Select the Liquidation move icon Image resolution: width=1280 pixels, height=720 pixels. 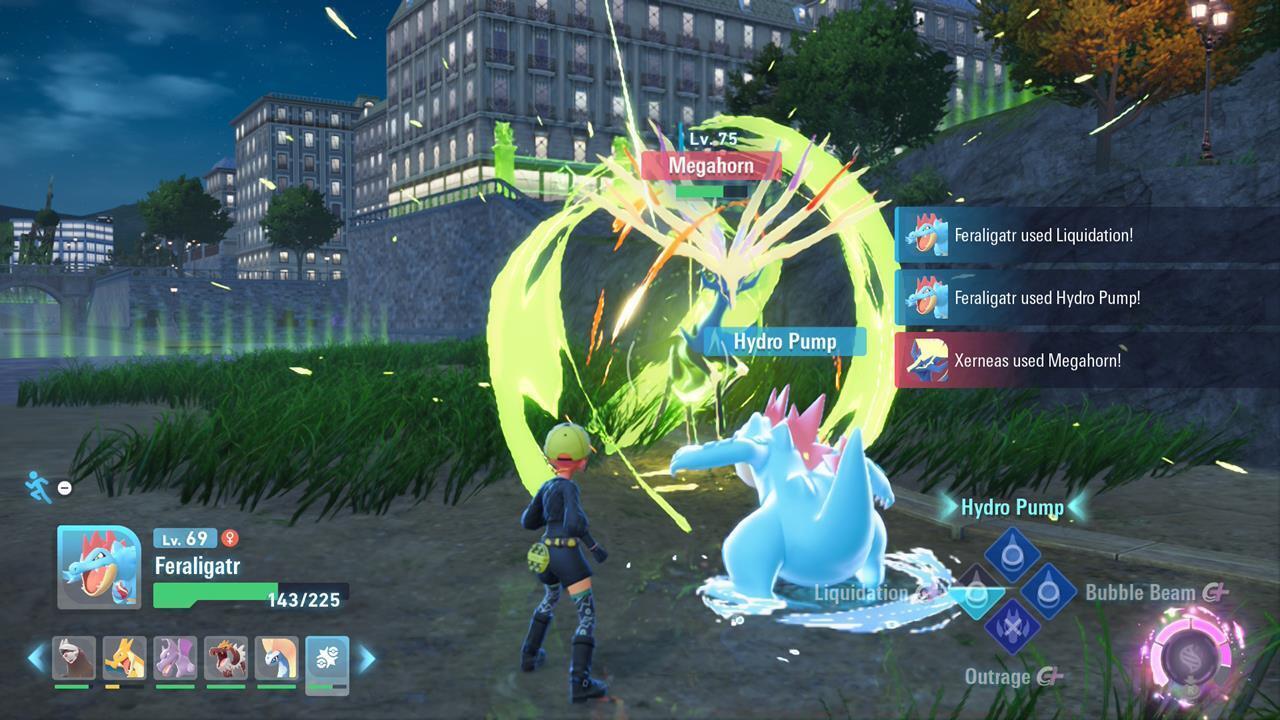(x=975, y=592)
